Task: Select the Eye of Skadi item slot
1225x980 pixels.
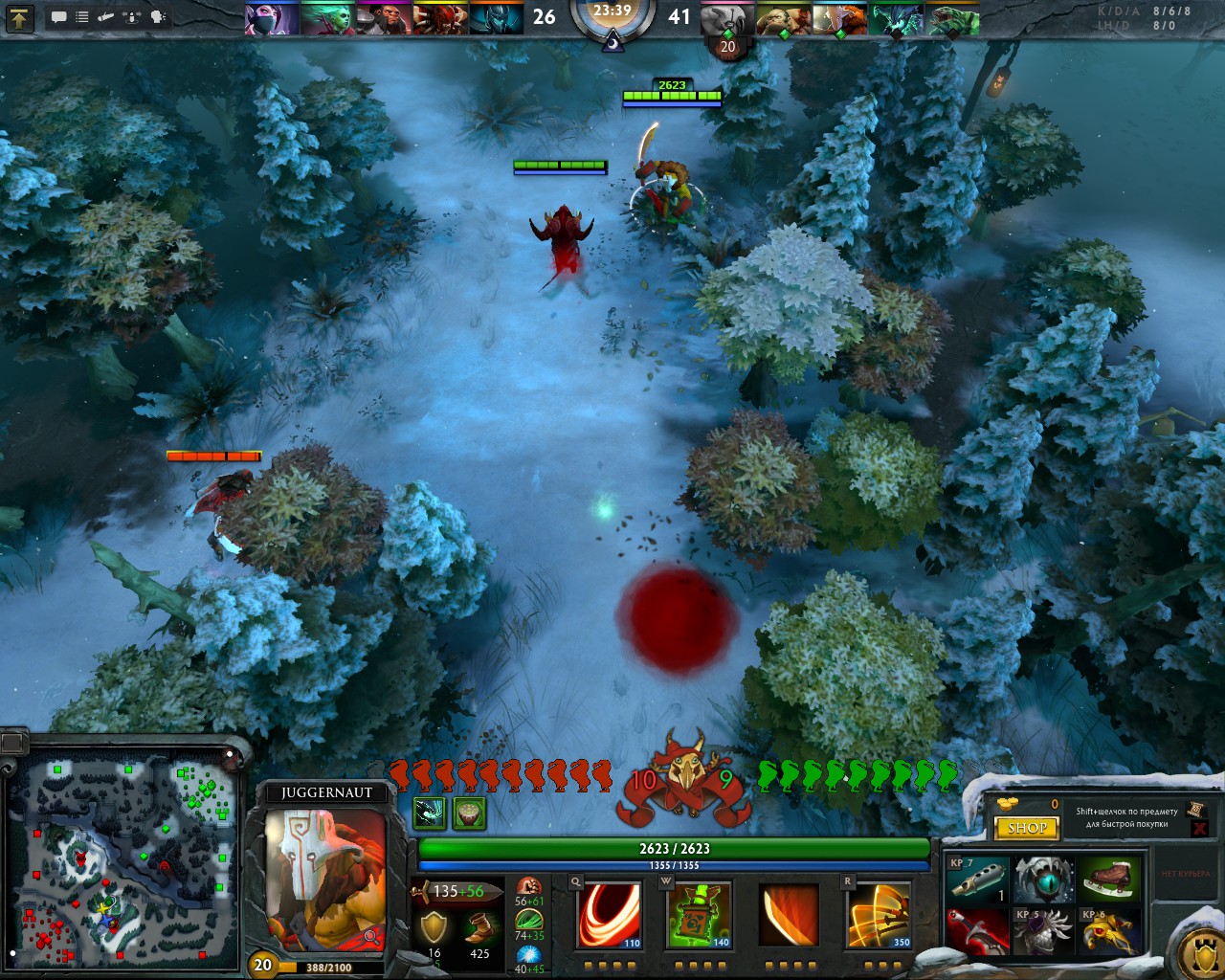Action: (x=1043, y=880)
